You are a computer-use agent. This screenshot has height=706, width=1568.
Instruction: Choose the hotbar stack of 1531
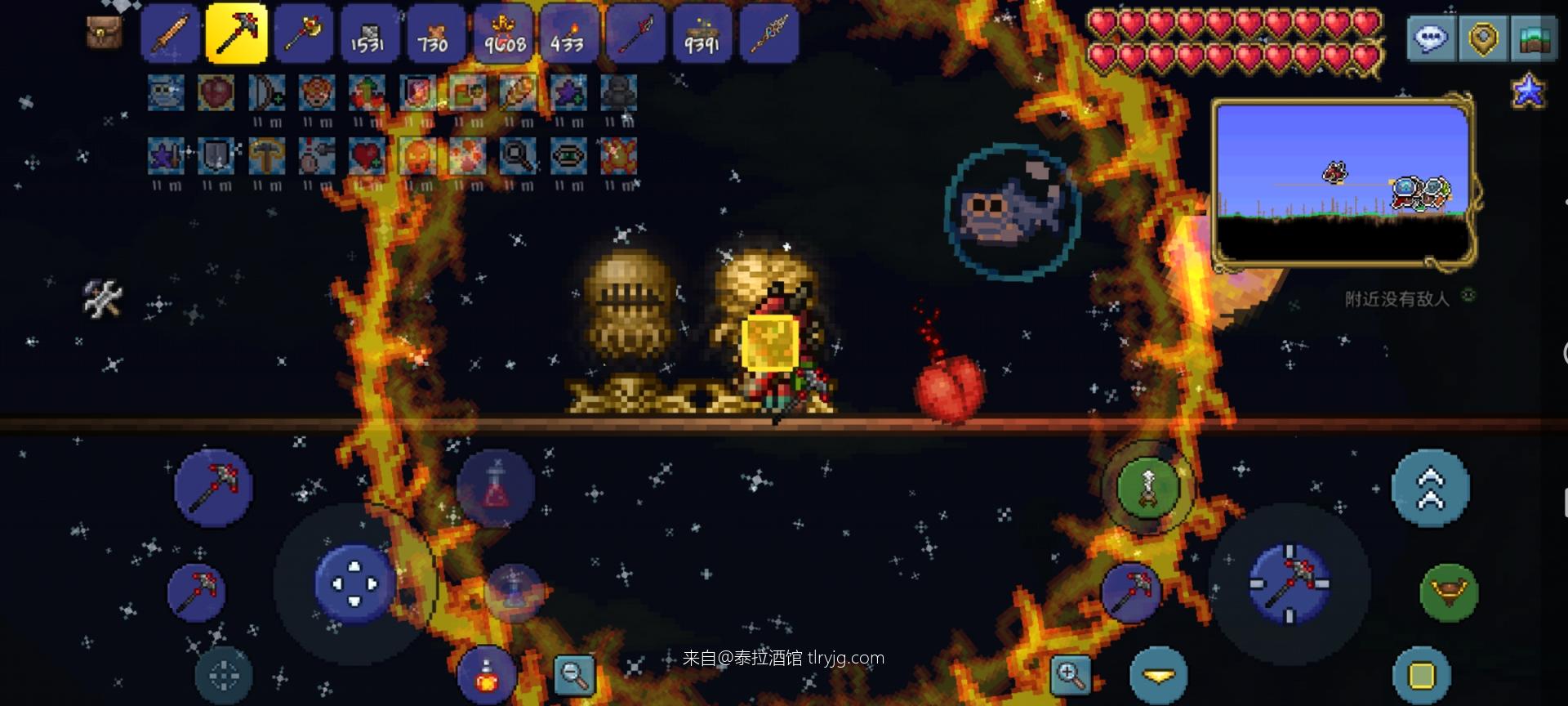tap(368, 34)
